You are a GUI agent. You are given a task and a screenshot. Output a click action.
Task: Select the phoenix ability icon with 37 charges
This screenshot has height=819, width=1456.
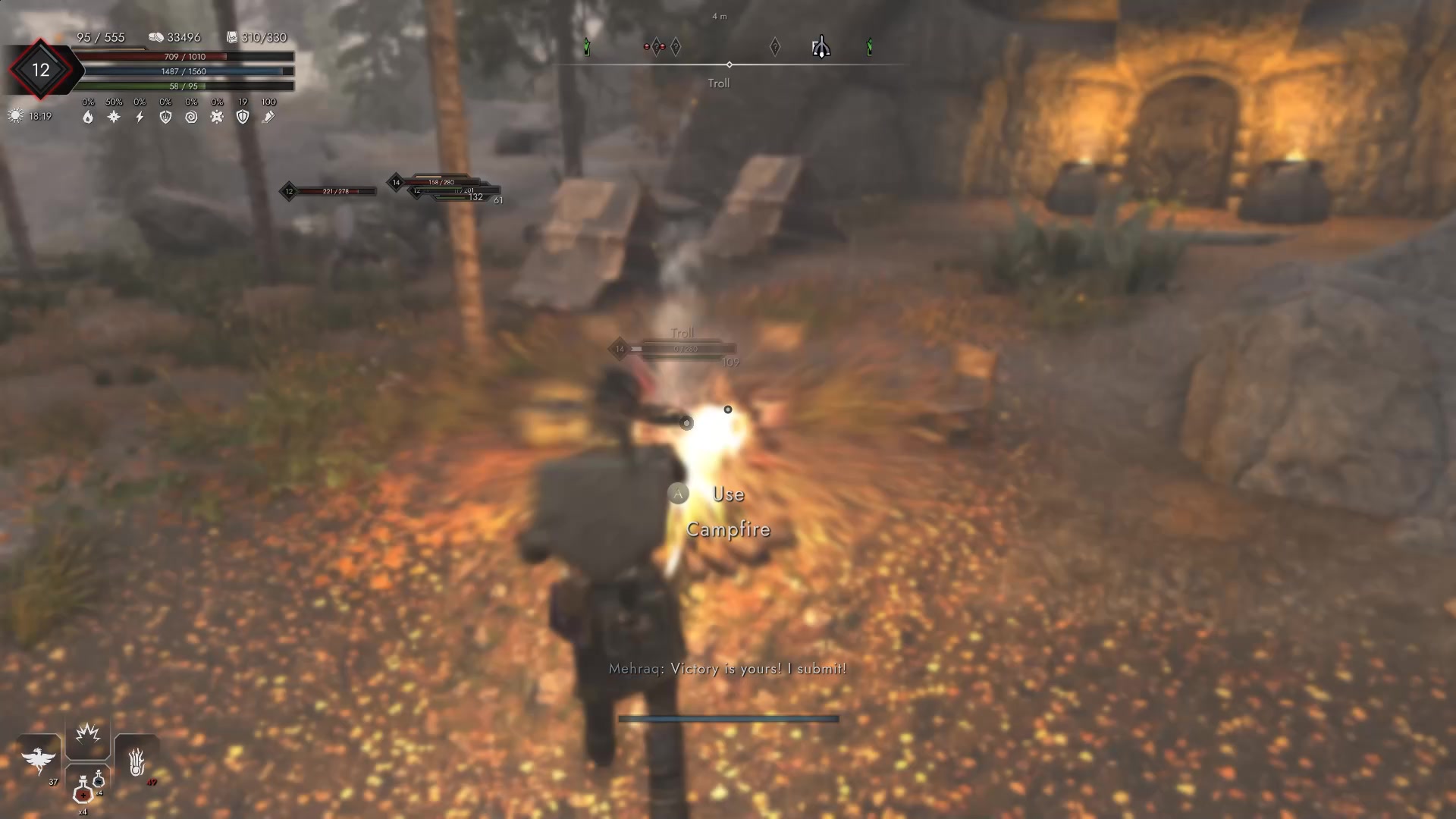[39, 758]
